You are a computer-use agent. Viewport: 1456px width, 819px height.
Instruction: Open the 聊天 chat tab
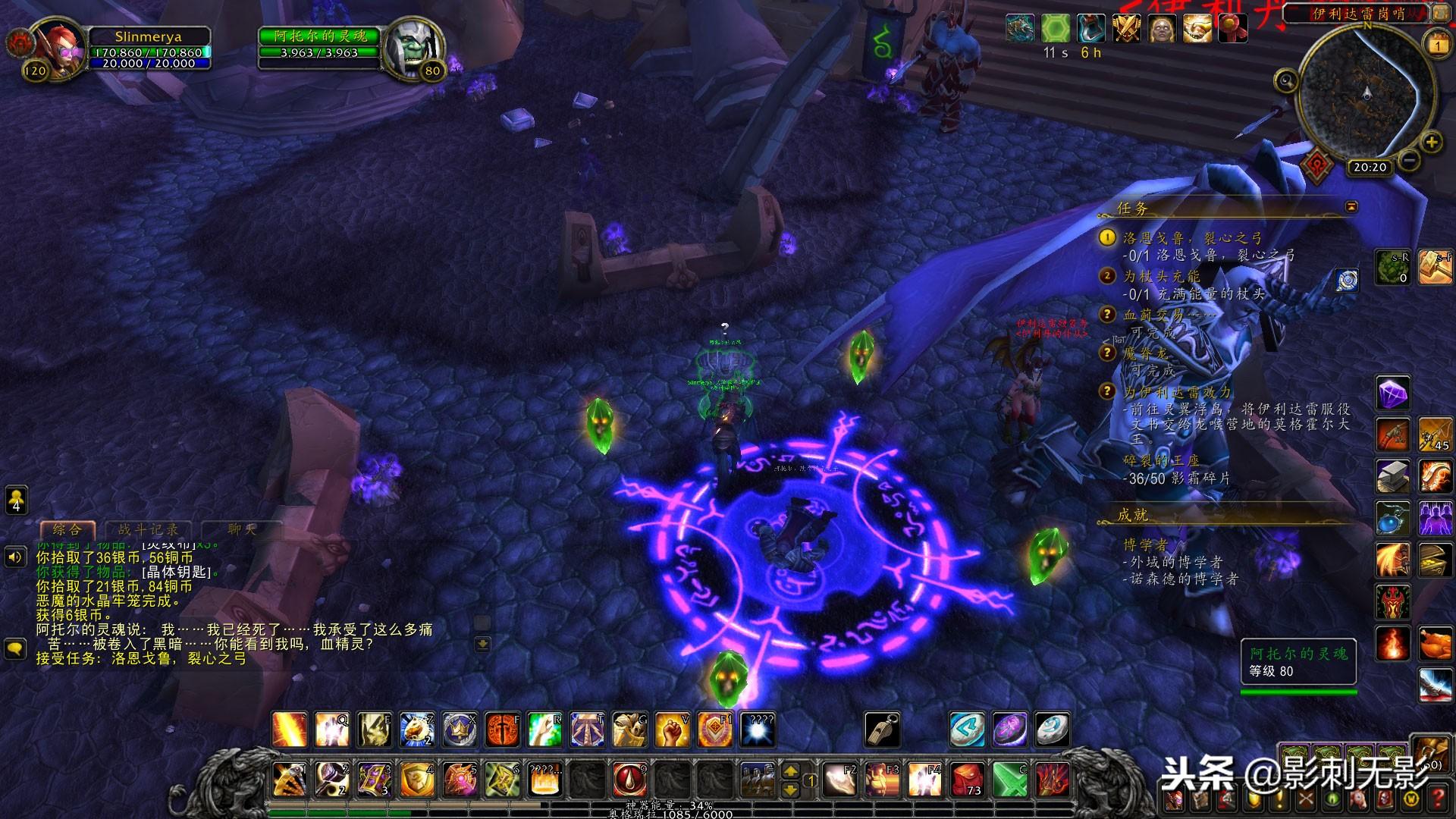[241, 529]
